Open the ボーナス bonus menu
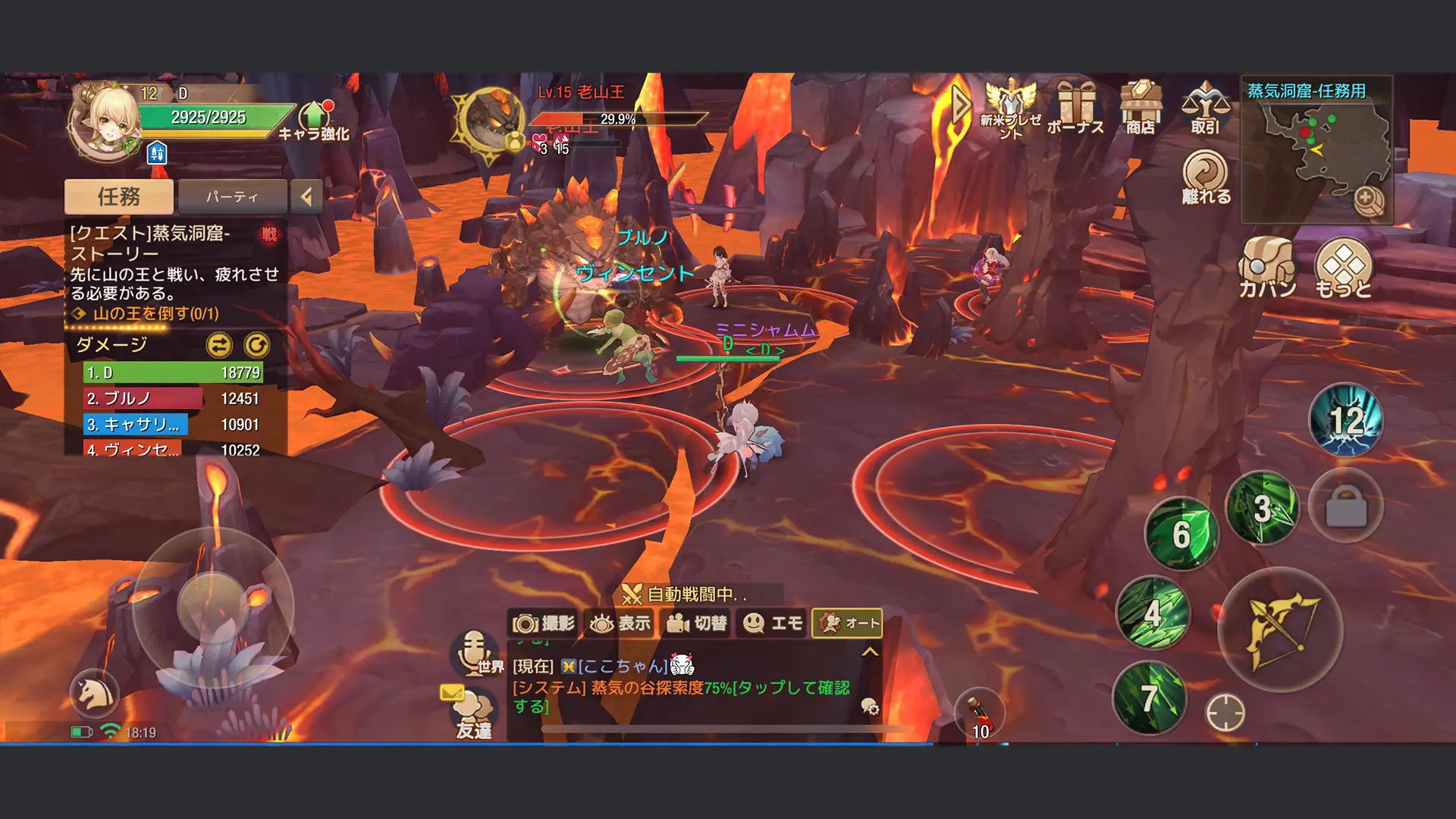1456x819 pixels. (x=1075, y=108)
